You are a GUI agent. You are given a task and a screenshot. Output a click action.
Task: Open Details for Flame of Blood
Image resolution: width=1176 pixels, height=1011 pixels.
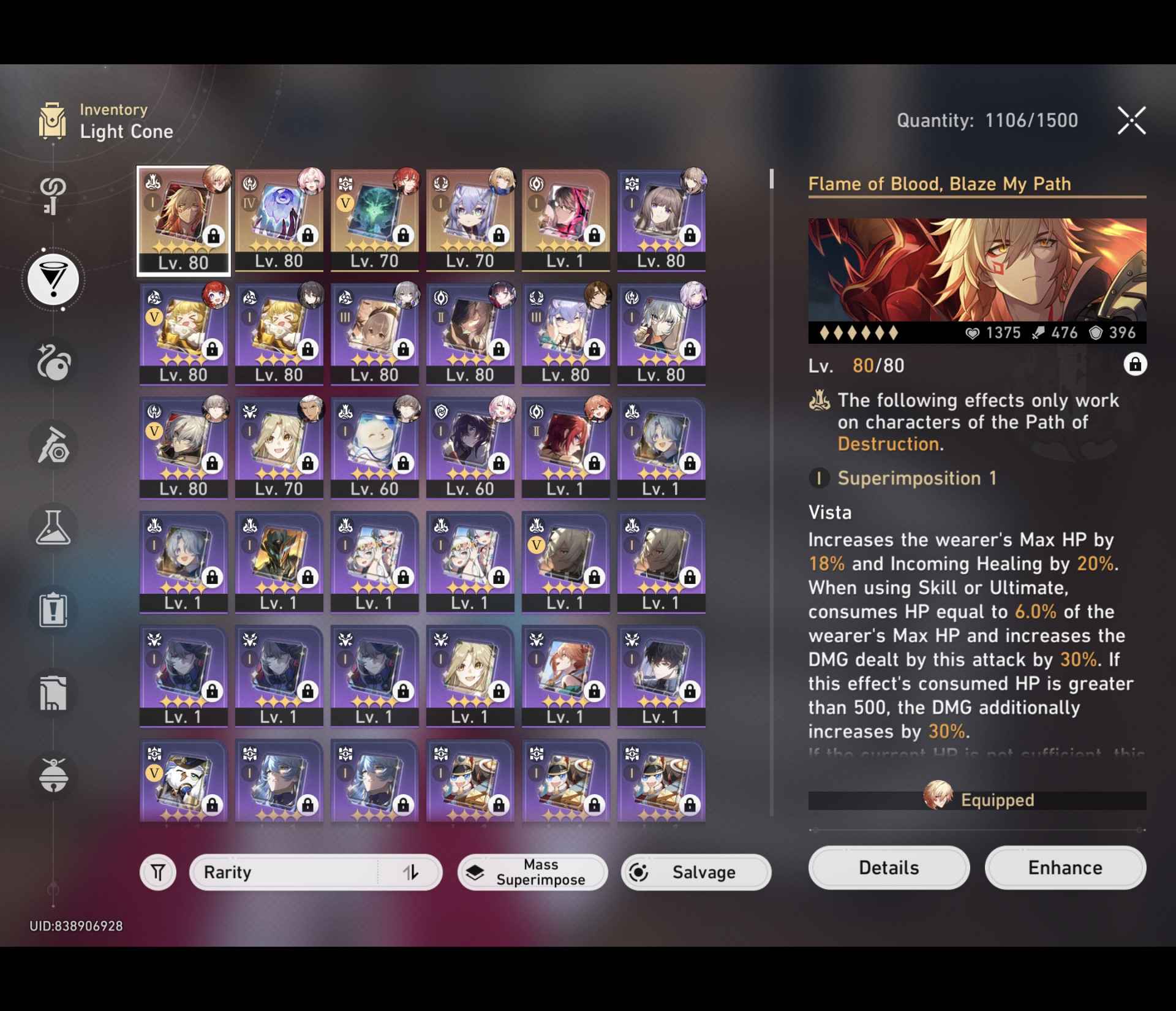(889, 868)
